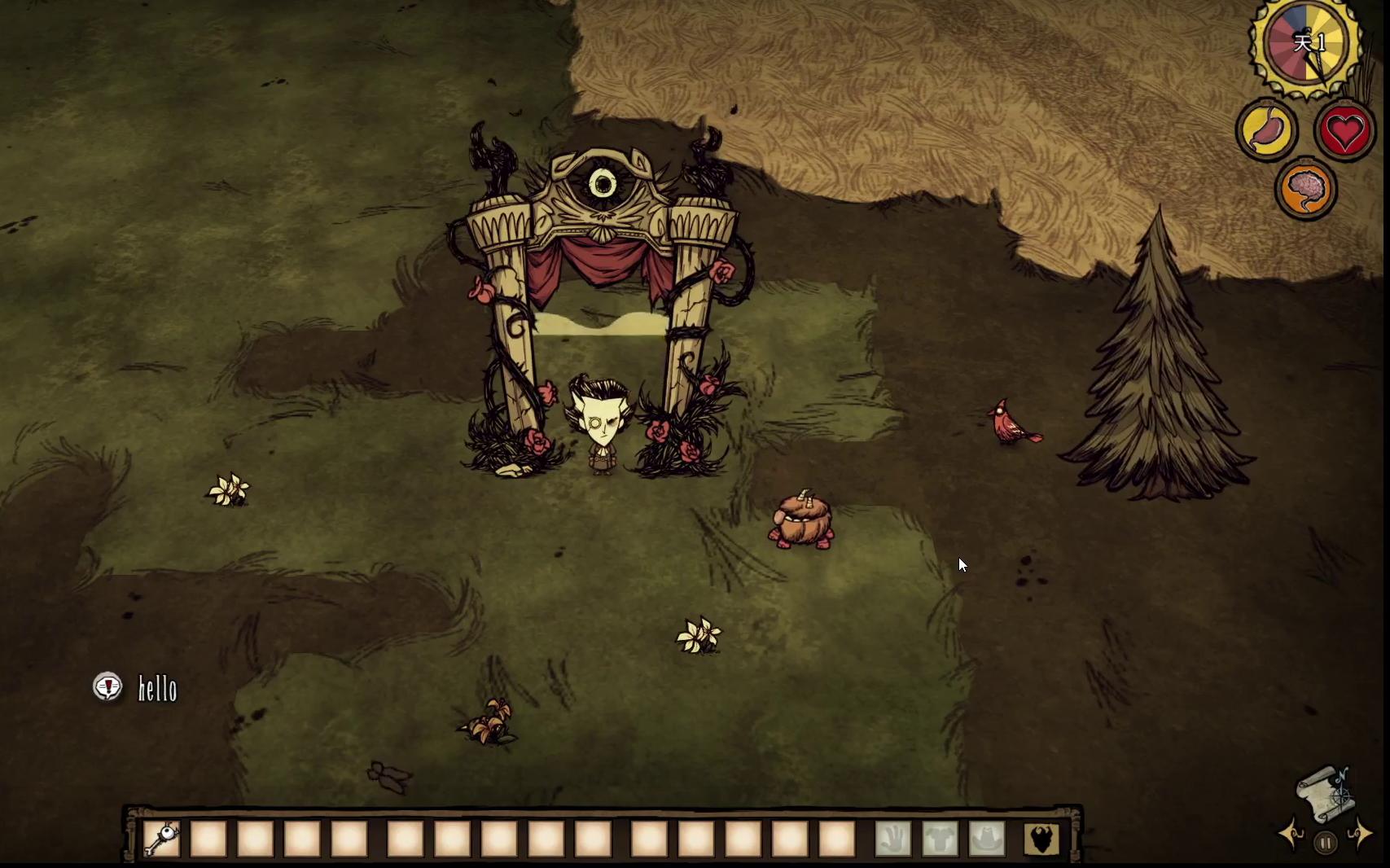Open the map scroll

pyautogui.click(x=1324, y=792)
